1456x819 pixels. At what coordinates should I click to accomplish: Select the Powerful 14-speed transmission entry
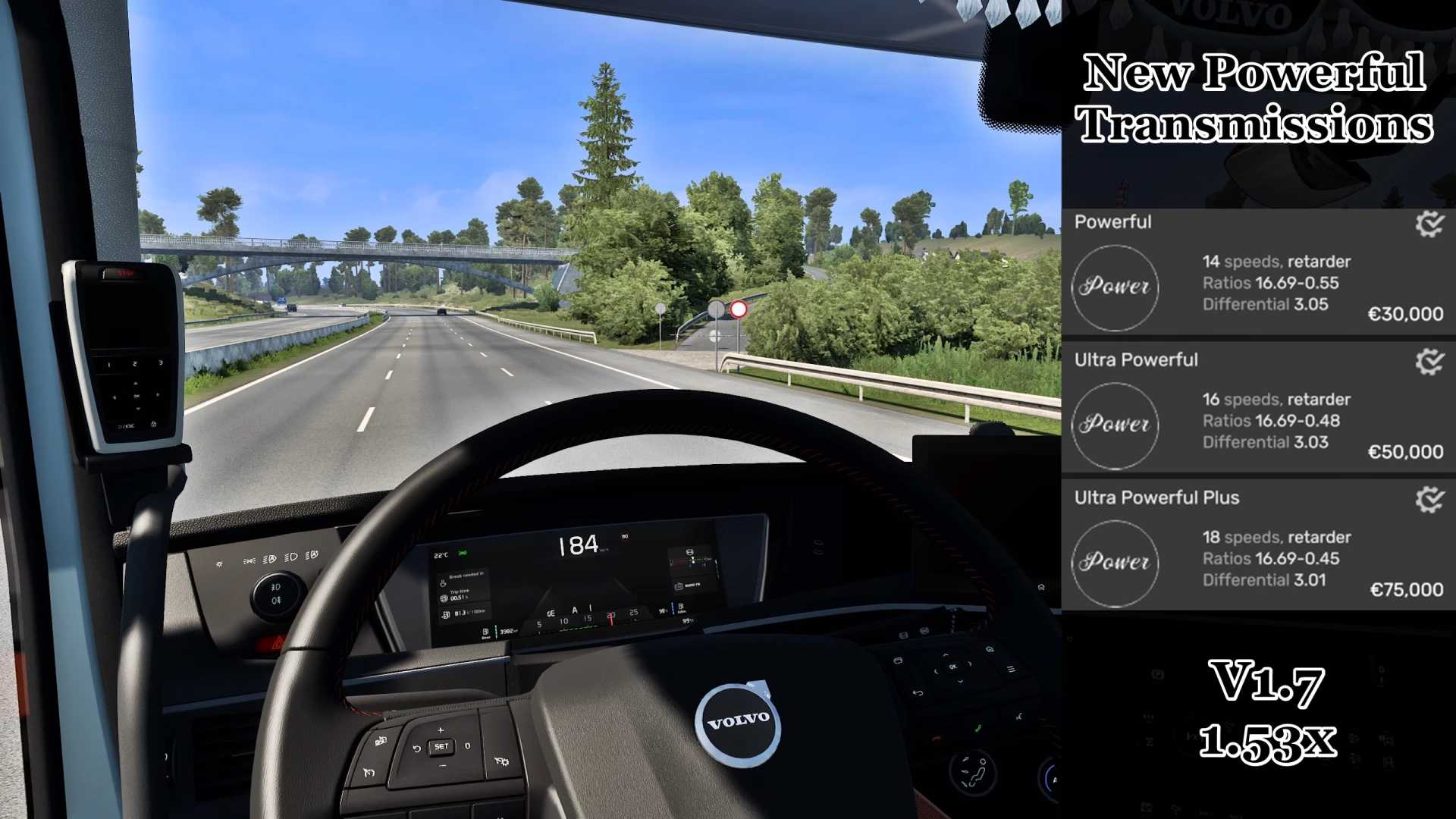1274,283
